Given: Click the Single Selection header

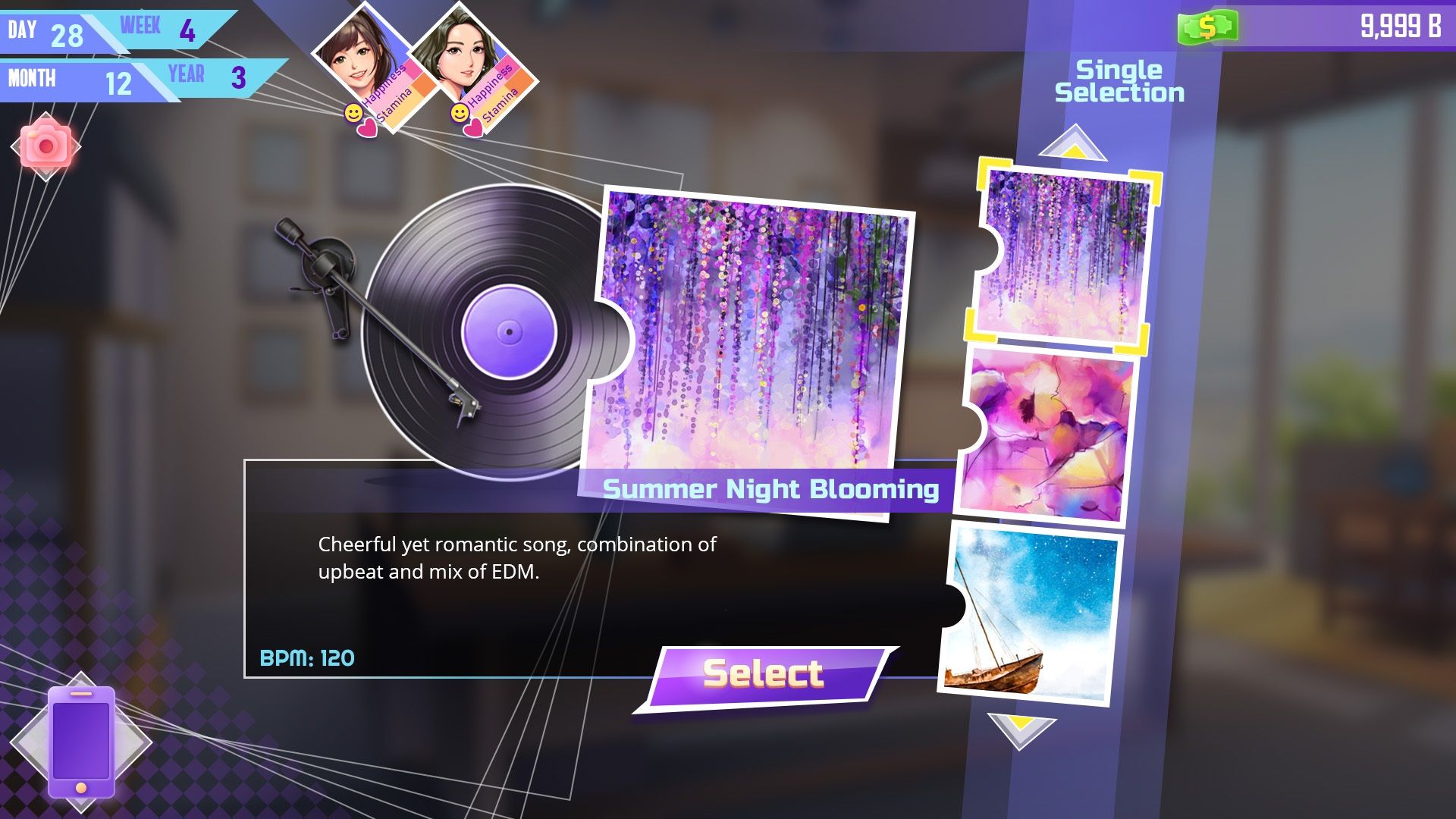Looking at the screenshot, I should [1120, 80].
